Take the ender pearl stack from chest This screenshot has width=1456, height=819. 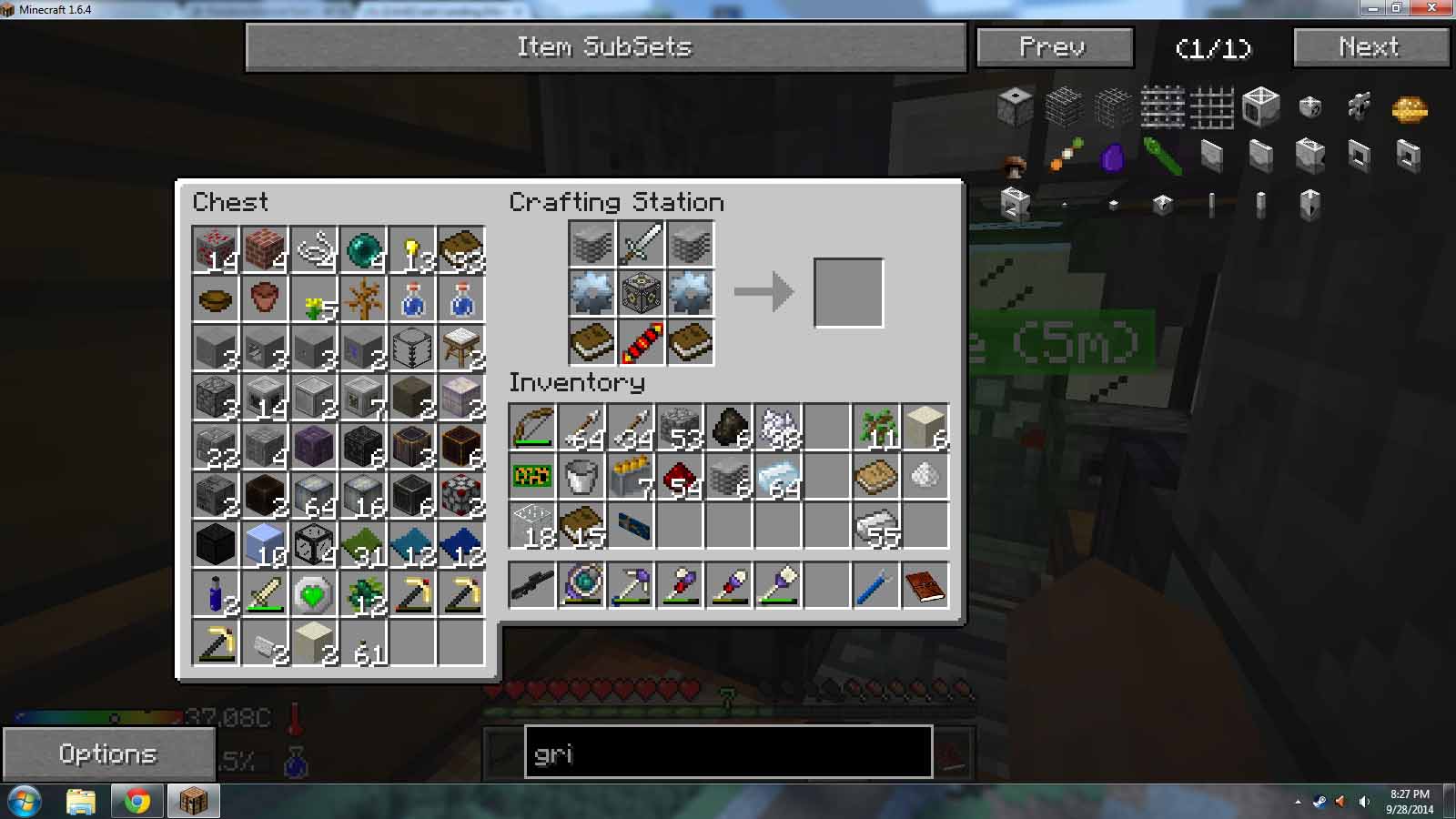coord(363,249)
